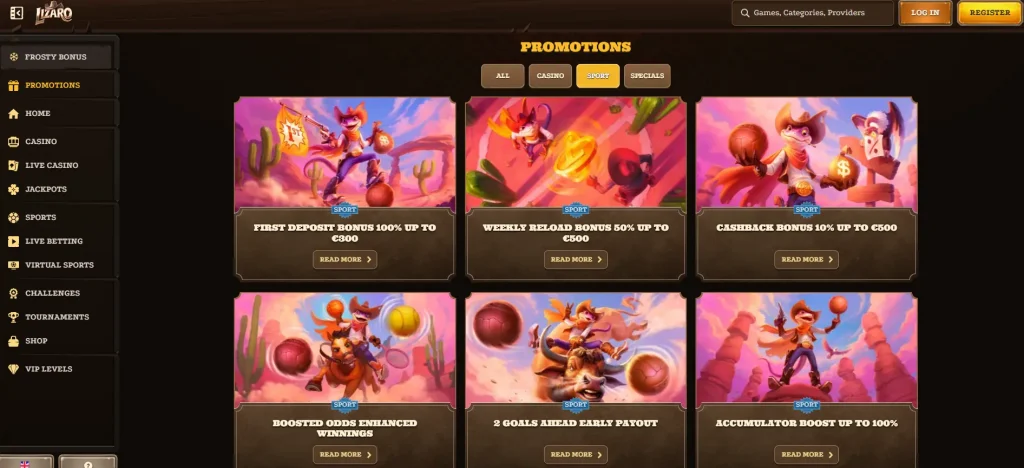1024x468 pixels.
Task: Open the Log In form
Action: point(924,13)
